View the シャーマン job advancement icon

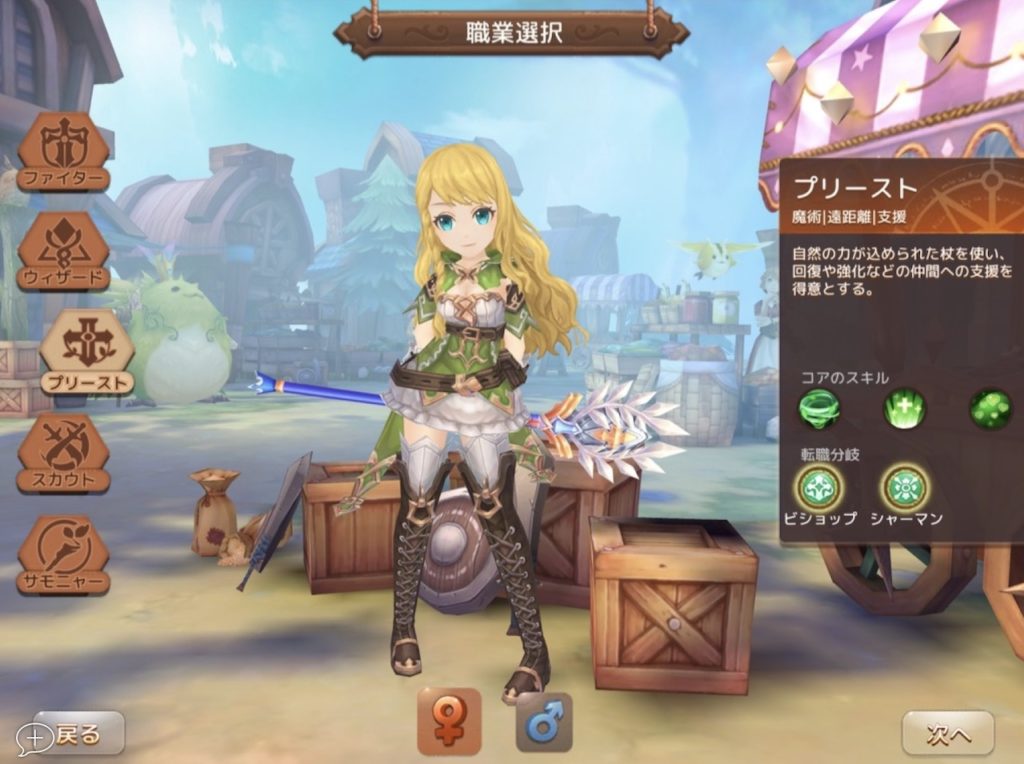906,488
